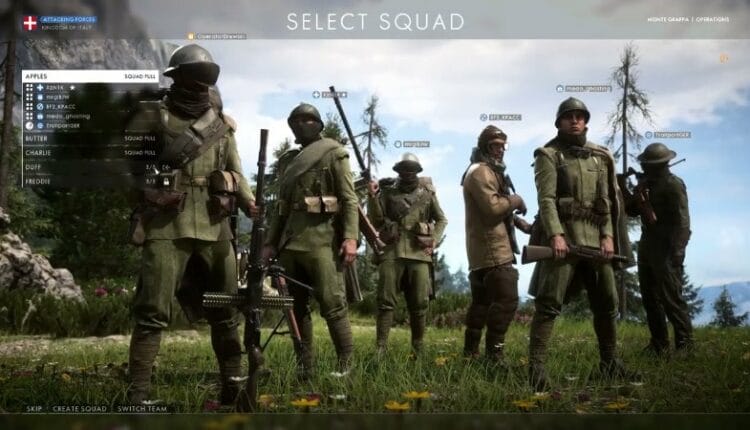Create a new squad

(x=81, y=409)
